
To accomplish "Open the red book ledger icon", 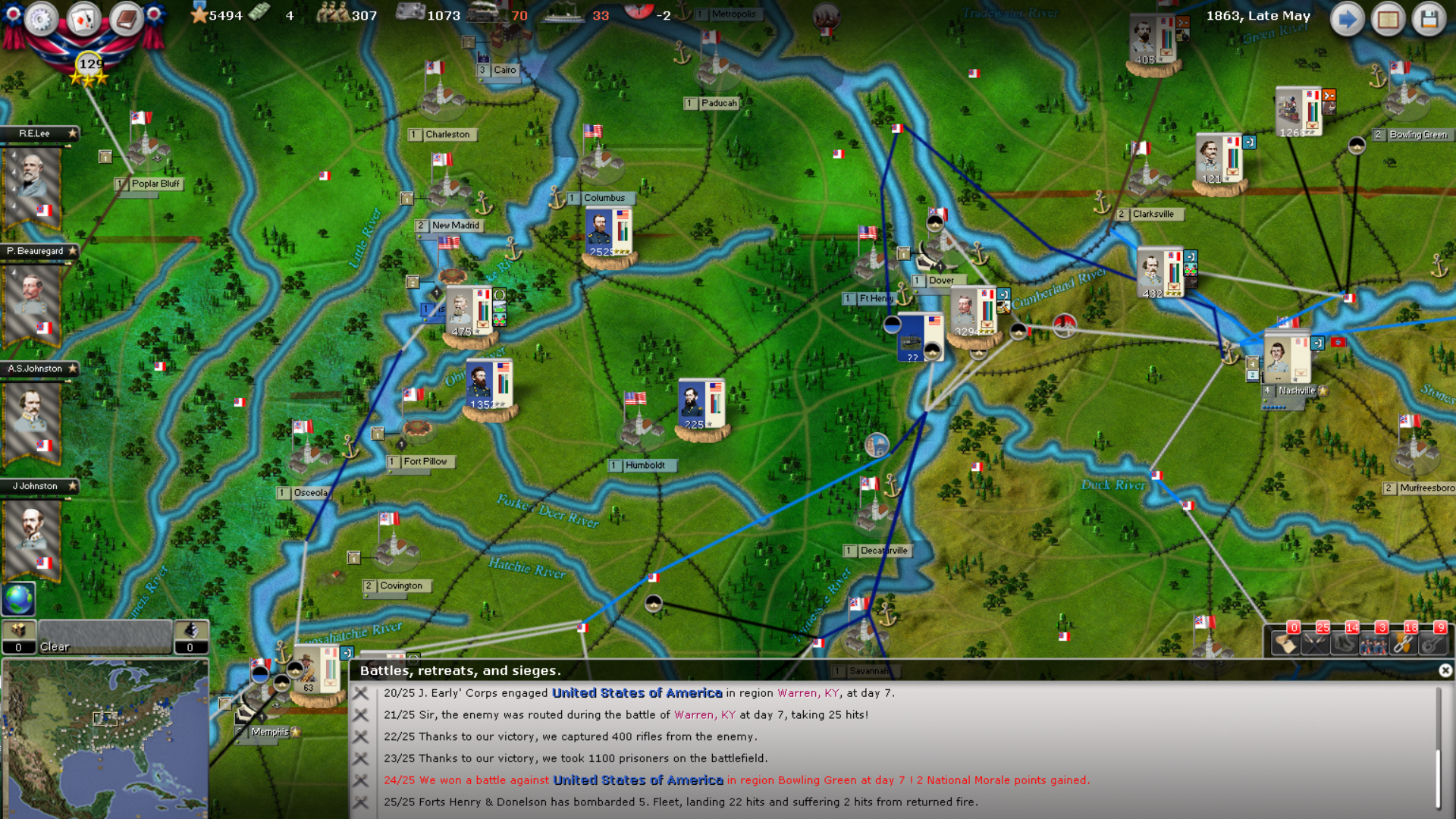I will click(x=127, y=20).
